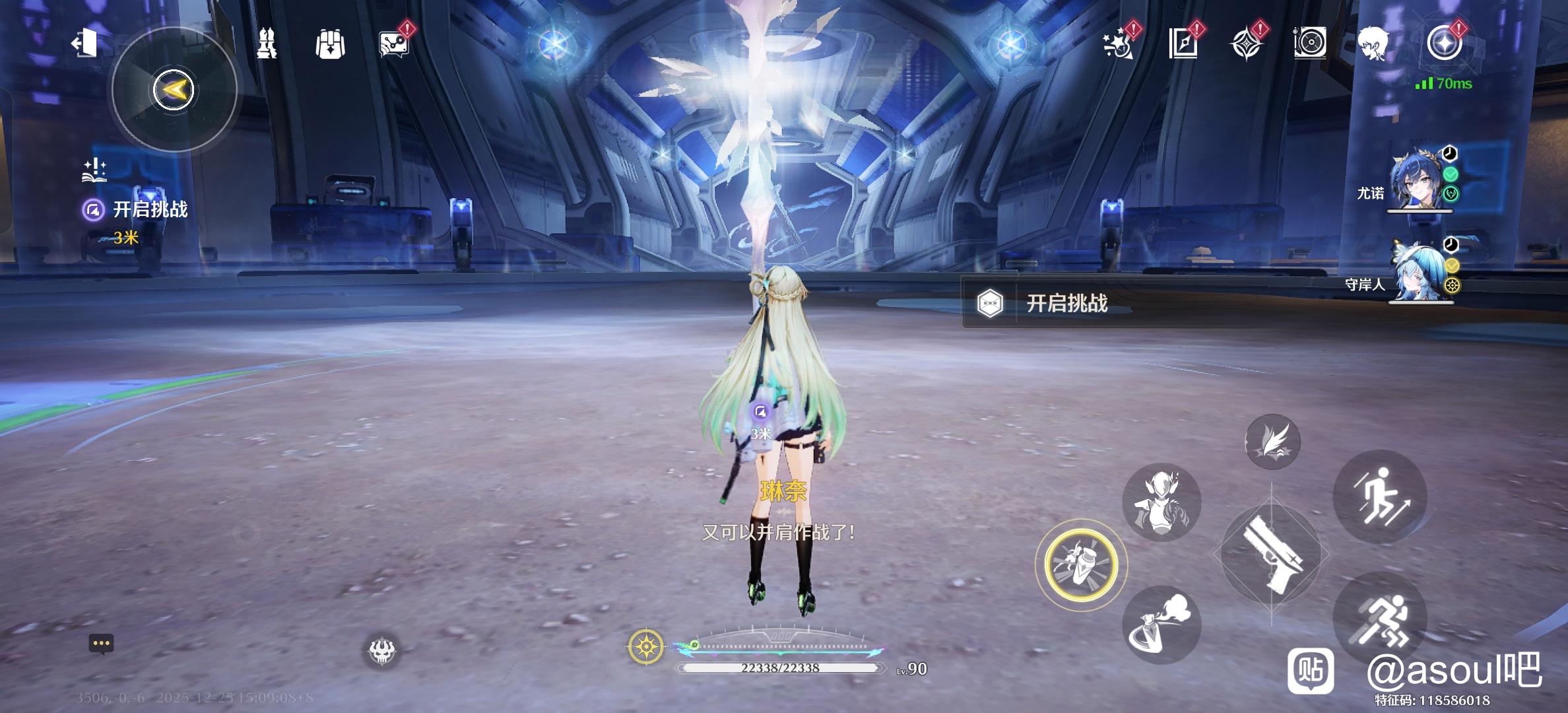Fire the pistol basic attack button
Screen dimensions: 1568x713
pos(1271,553)
